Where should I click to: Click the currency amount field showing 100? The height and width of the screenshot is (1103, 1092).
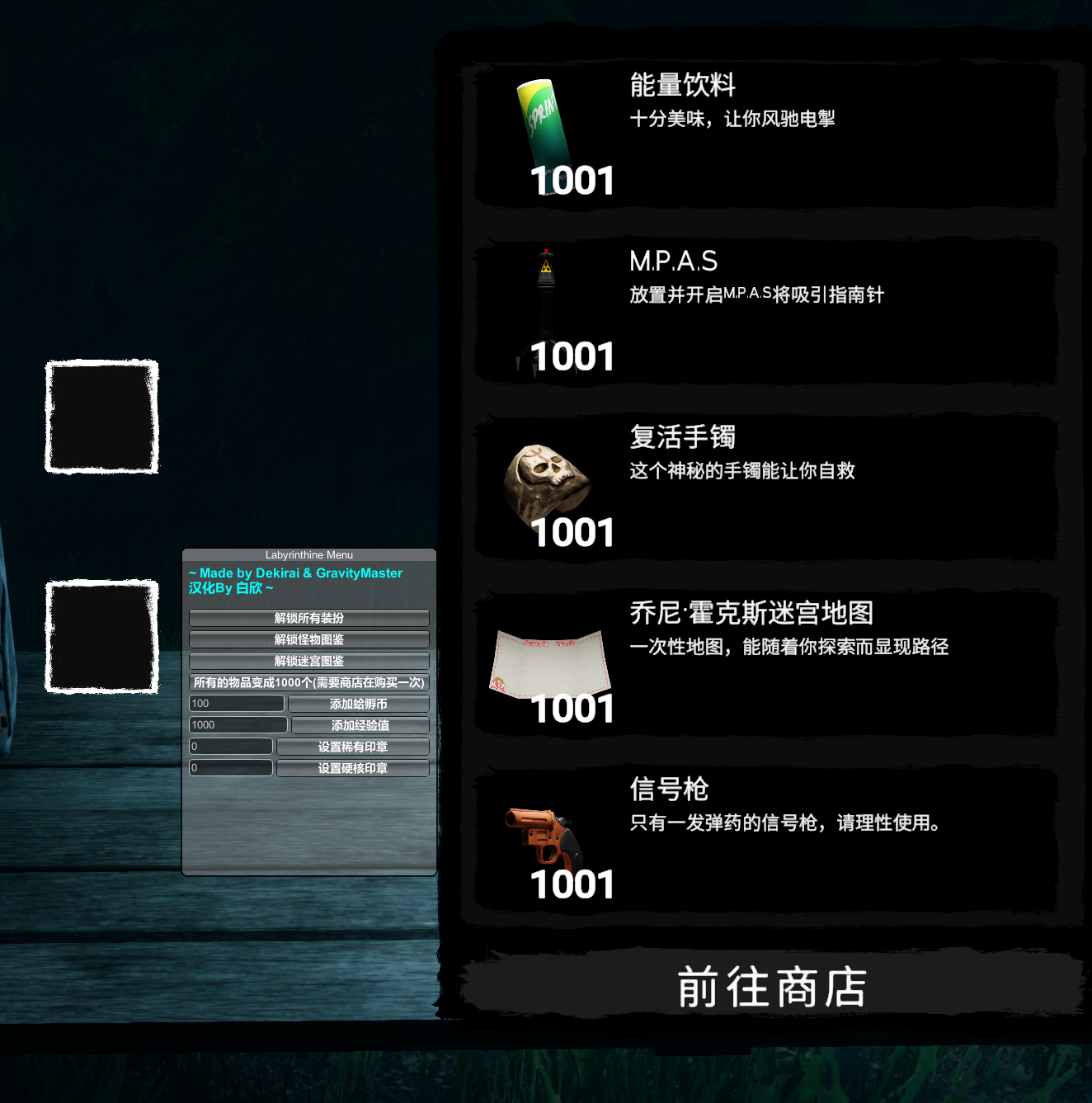(236, 703)
